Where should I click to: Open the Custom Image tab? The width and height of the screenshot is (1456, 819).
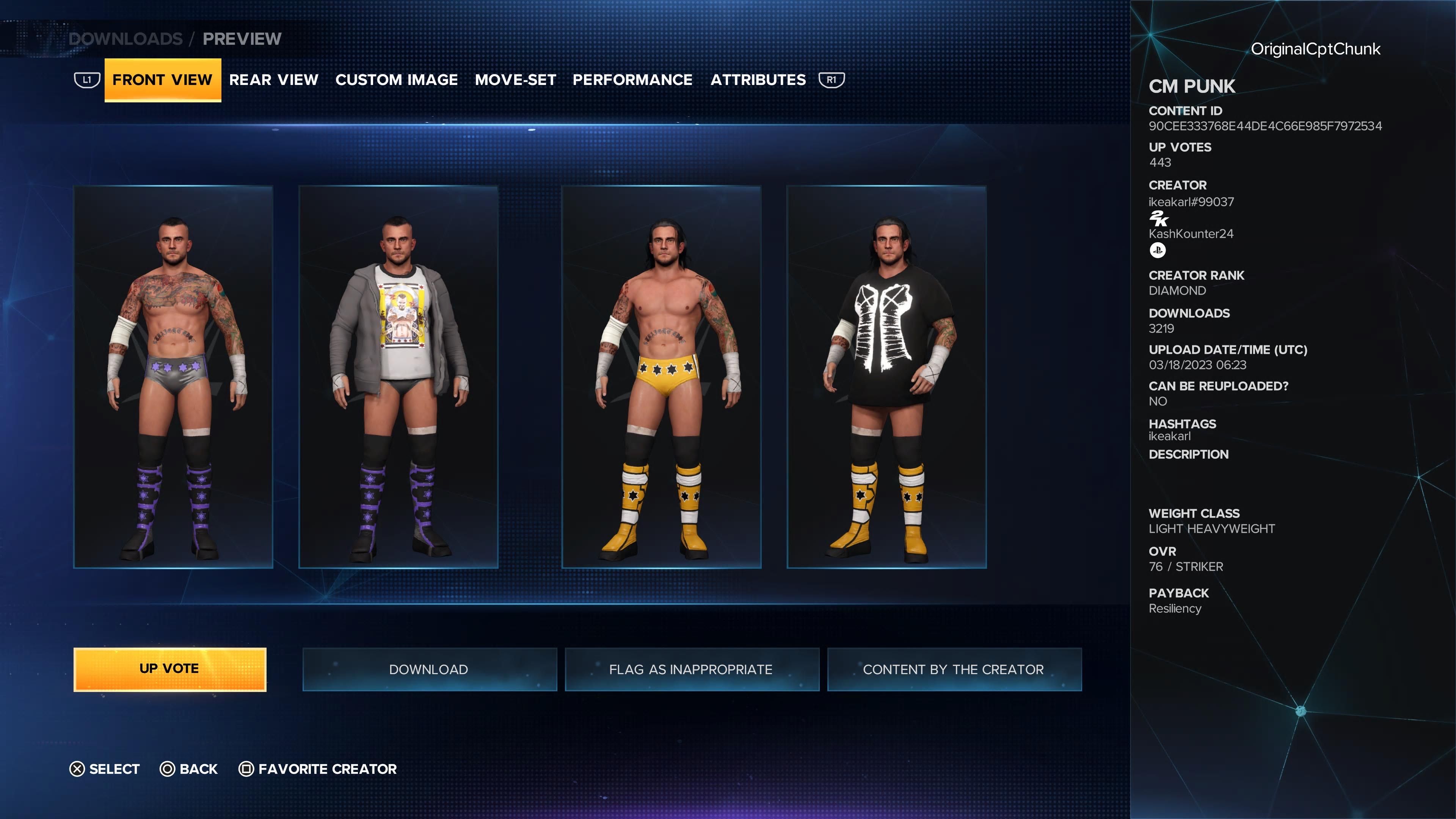click(396, 80)
